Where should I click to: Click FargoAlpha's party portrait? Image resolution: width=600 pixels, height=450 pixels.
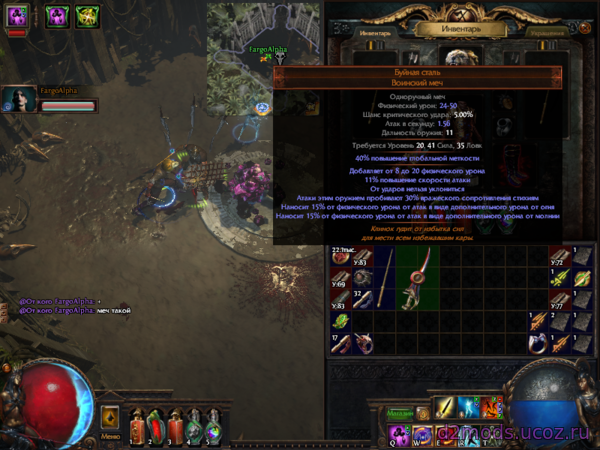point(18,100)
